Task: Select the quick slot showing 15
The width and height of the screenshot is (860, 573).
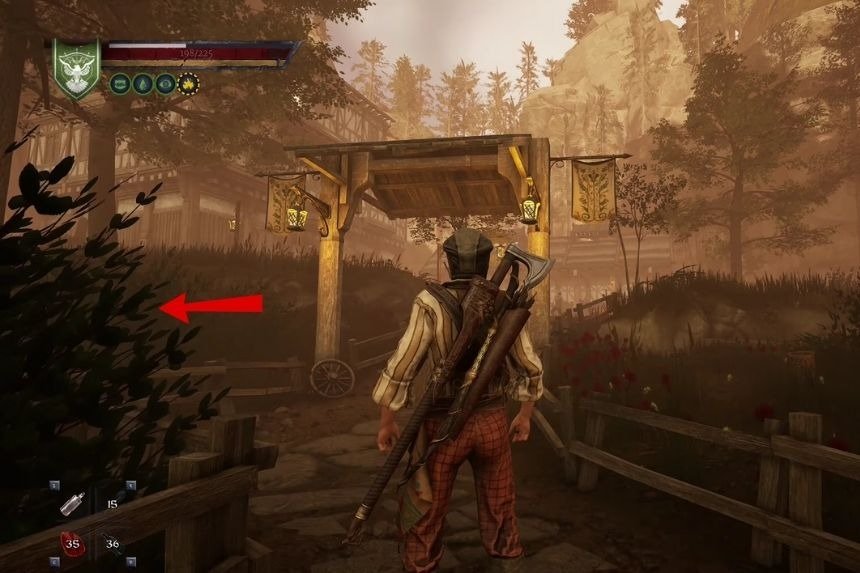Action: [x=112, y=505]
